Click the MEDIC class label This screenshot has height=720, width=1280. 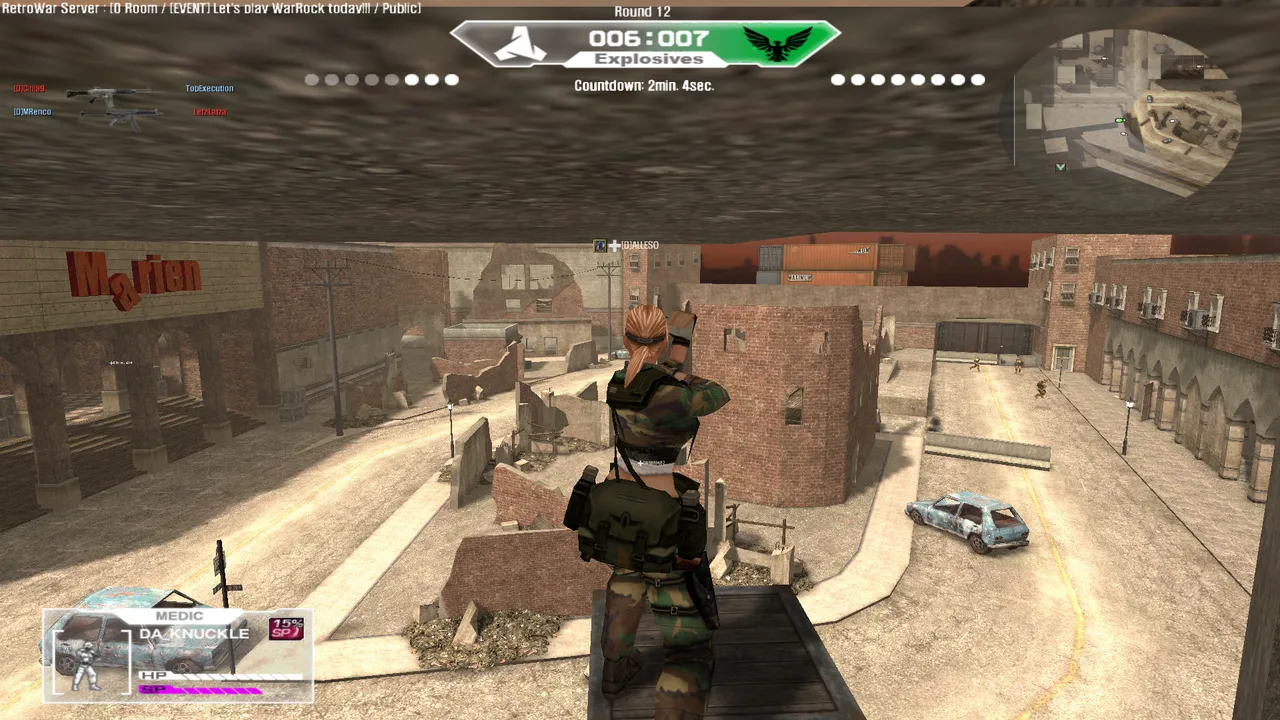point(179,616)
